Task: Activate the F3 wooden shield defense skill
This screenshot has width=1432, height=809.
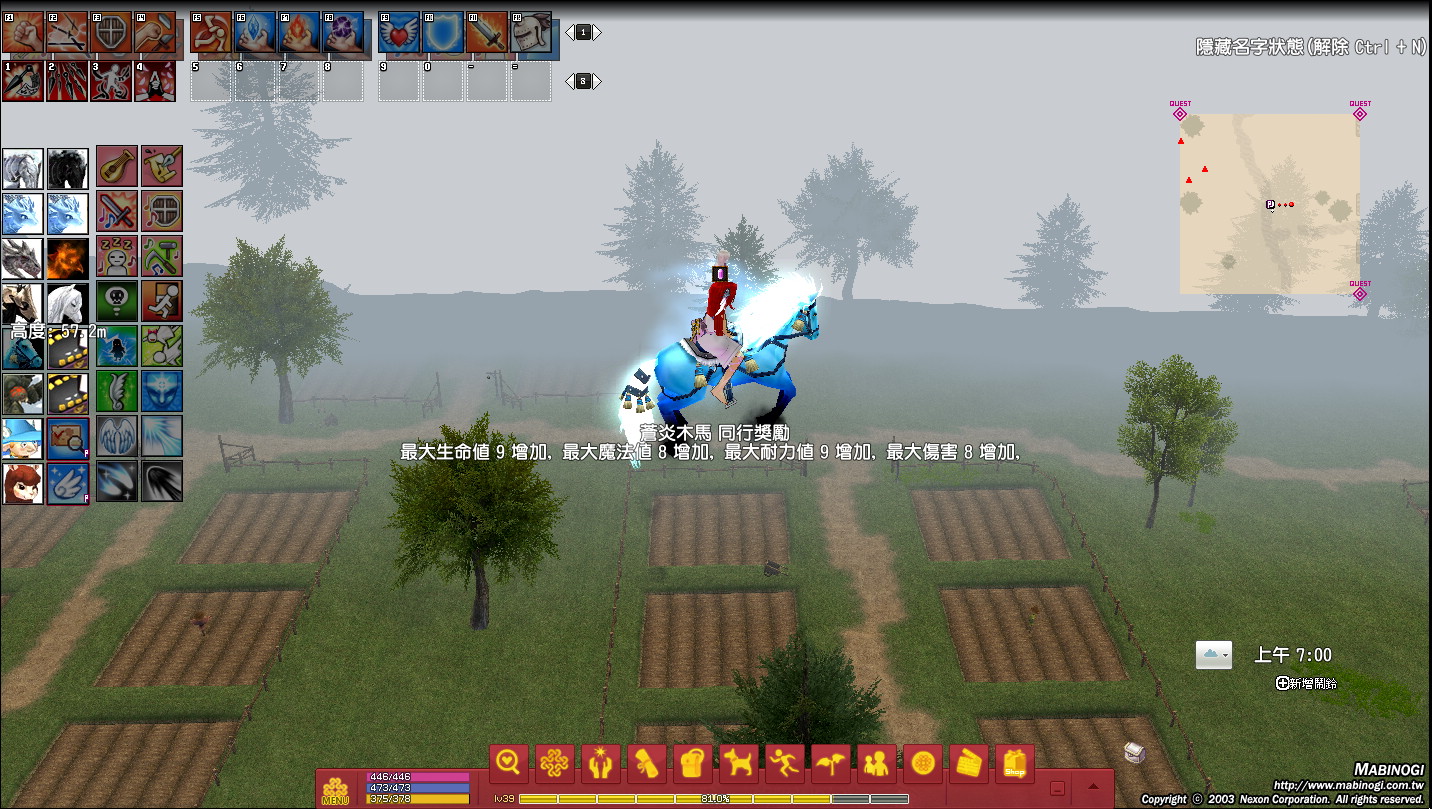Action: pos(111,33)
